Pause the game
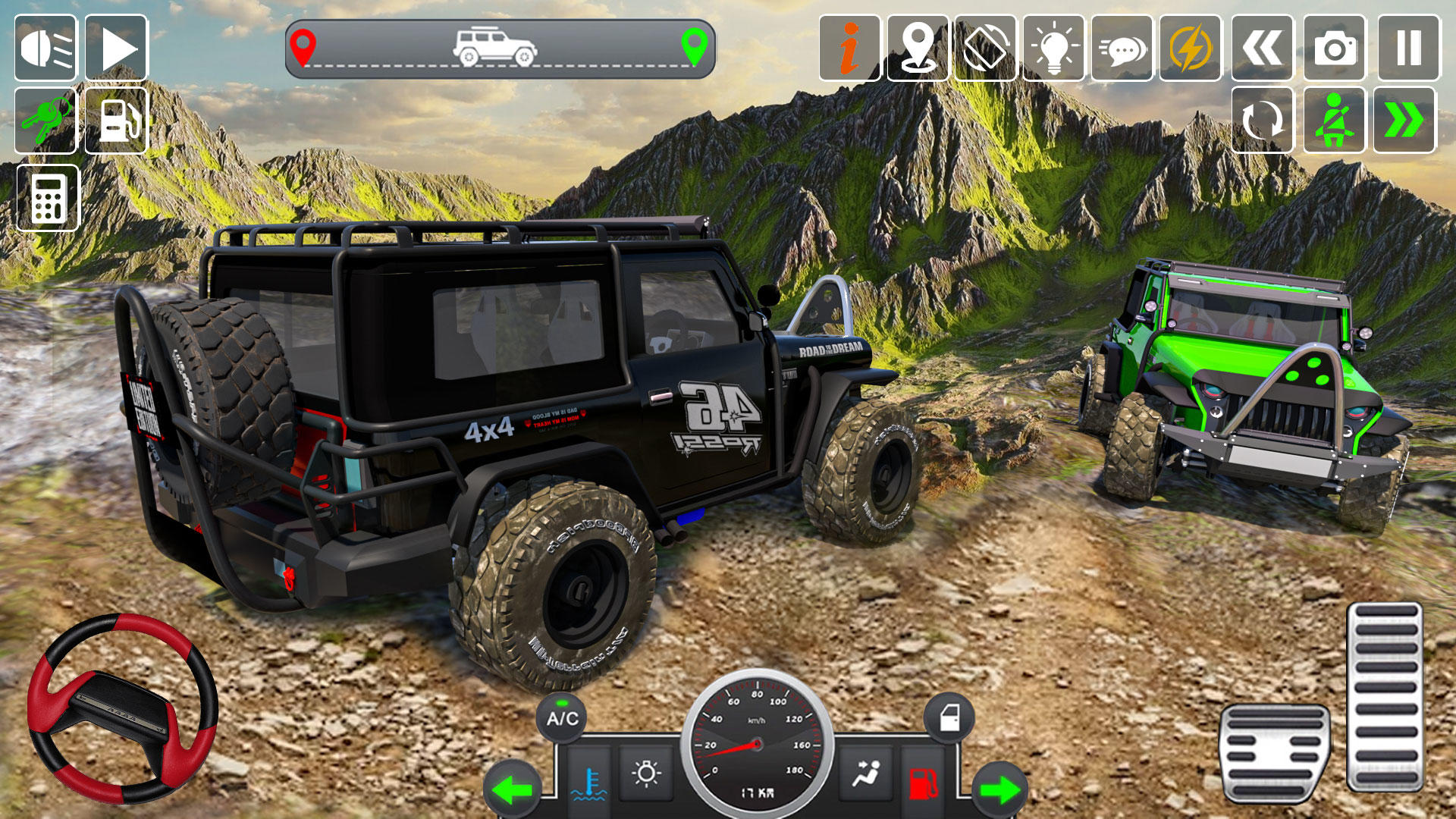This screenshot has width=1456, height=819. pos(1408,49)
